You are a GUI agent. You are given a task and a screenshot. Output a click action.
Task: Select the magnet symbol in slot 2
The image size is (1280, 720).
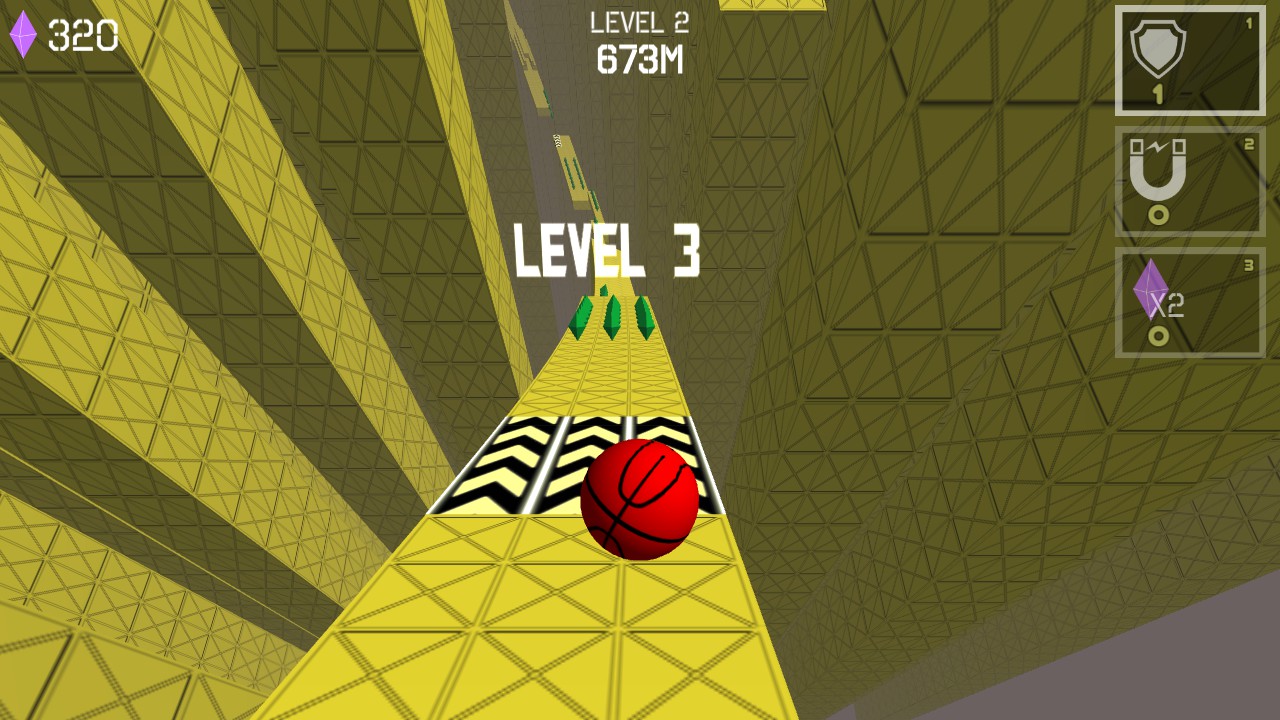[1156, 172]
